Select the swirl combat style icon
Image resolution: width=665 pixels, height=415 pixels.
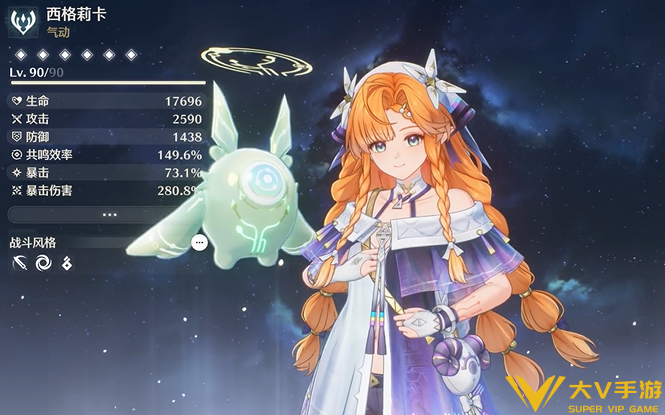coord(44,264)
